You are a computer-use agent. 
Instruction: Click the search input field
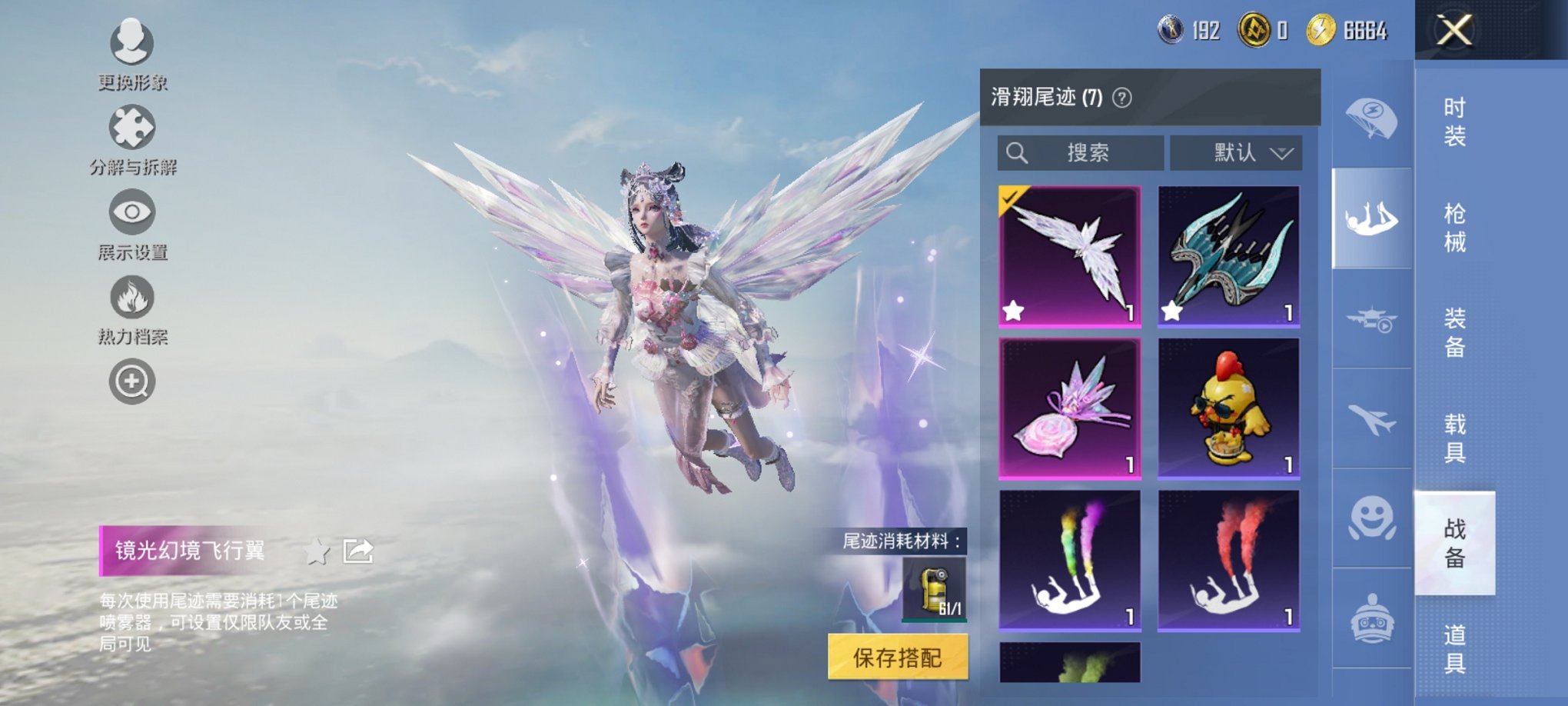click(x=1080, y=152)
